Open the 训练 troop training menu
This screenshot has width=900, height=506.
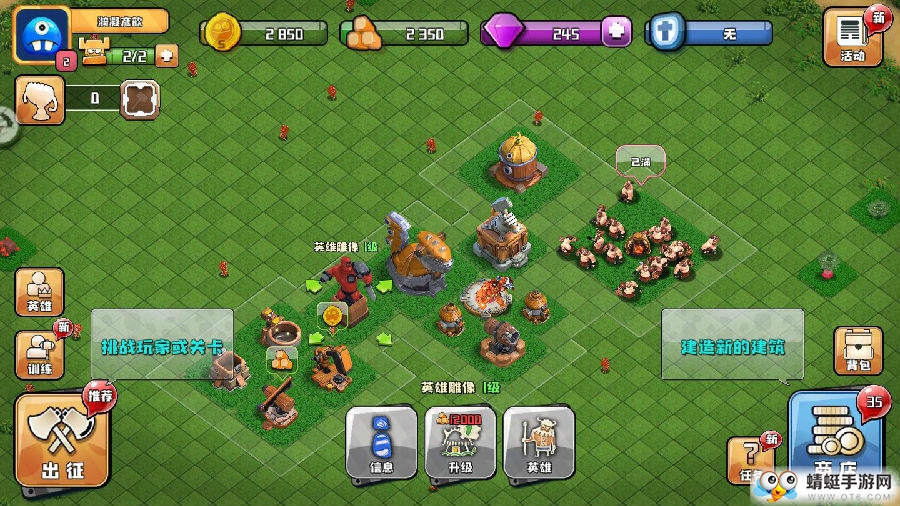[39, 354]
